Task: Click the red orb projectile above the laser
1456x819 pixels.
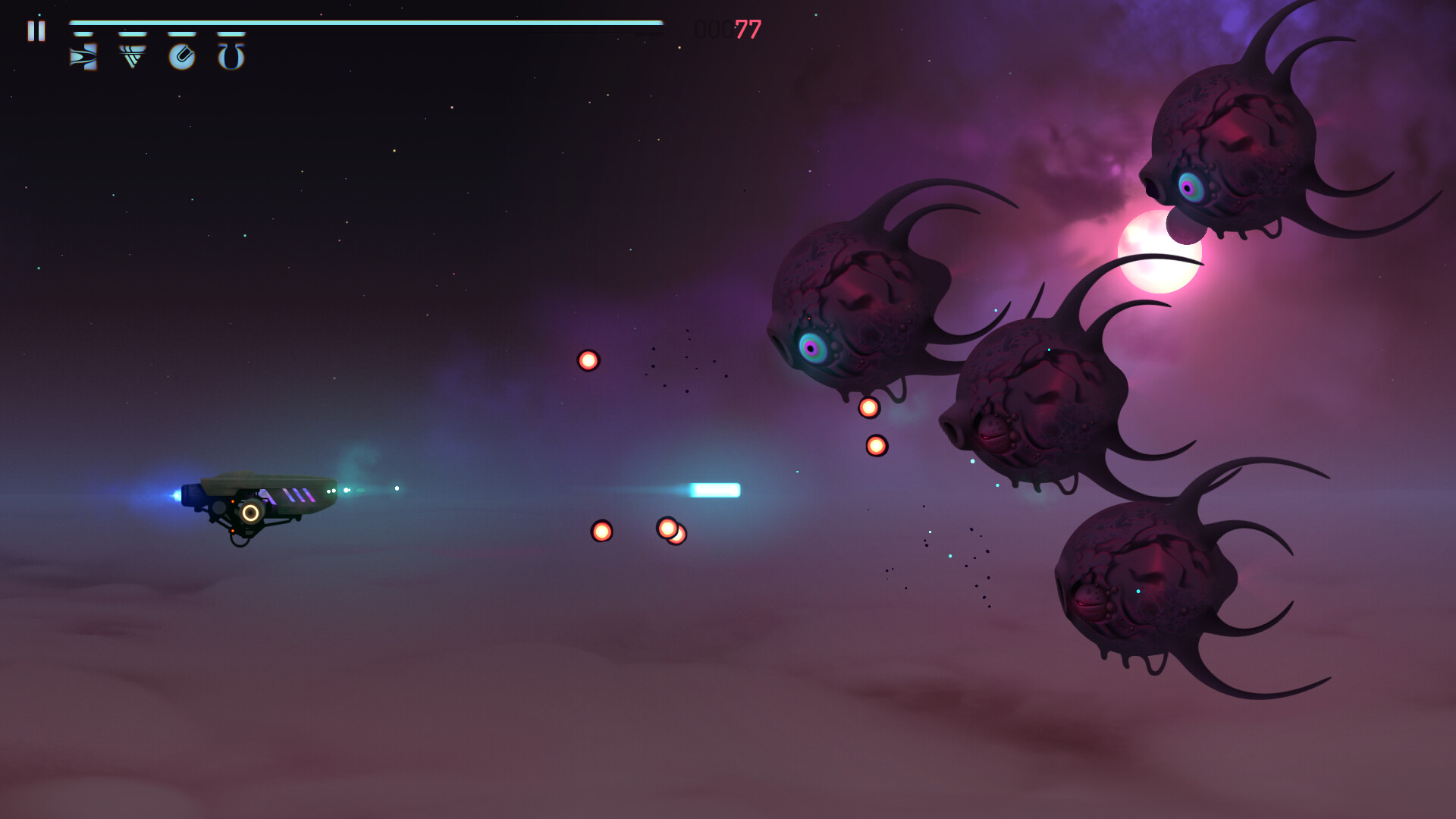Action: [x=588, y=360]
